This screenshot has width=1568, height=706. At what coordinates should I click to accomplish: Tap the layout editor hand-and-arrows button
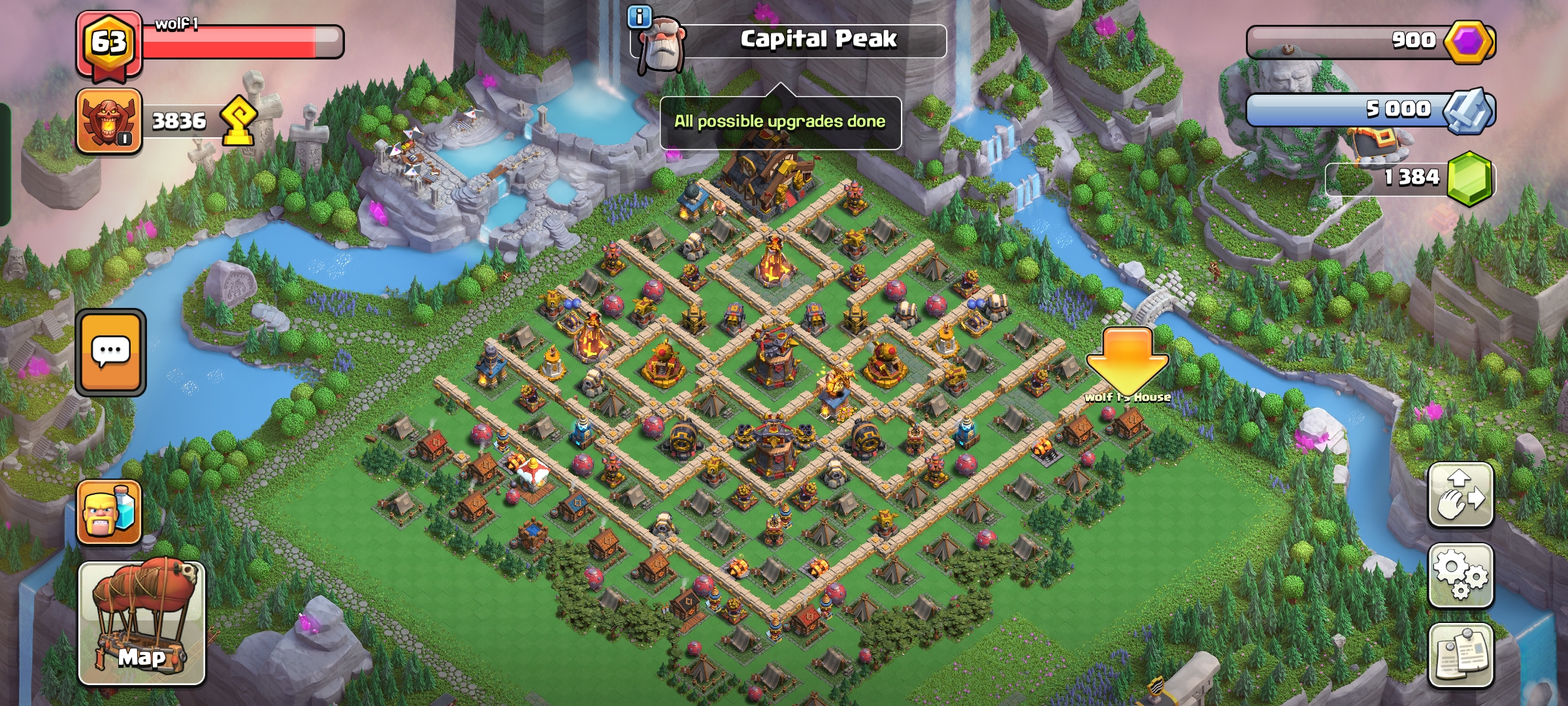1461,494
